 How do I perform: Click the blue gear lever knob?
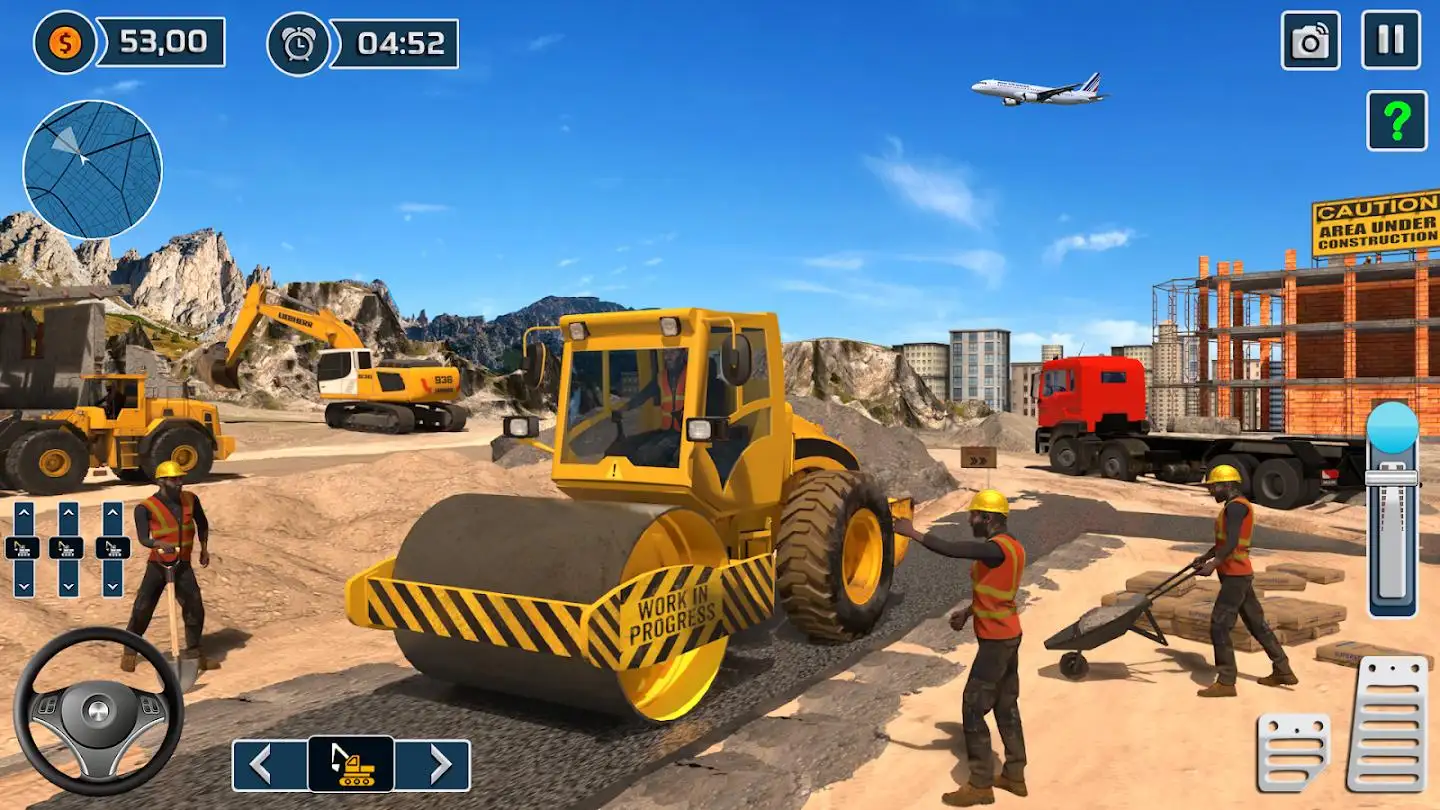pos(1392,427)
